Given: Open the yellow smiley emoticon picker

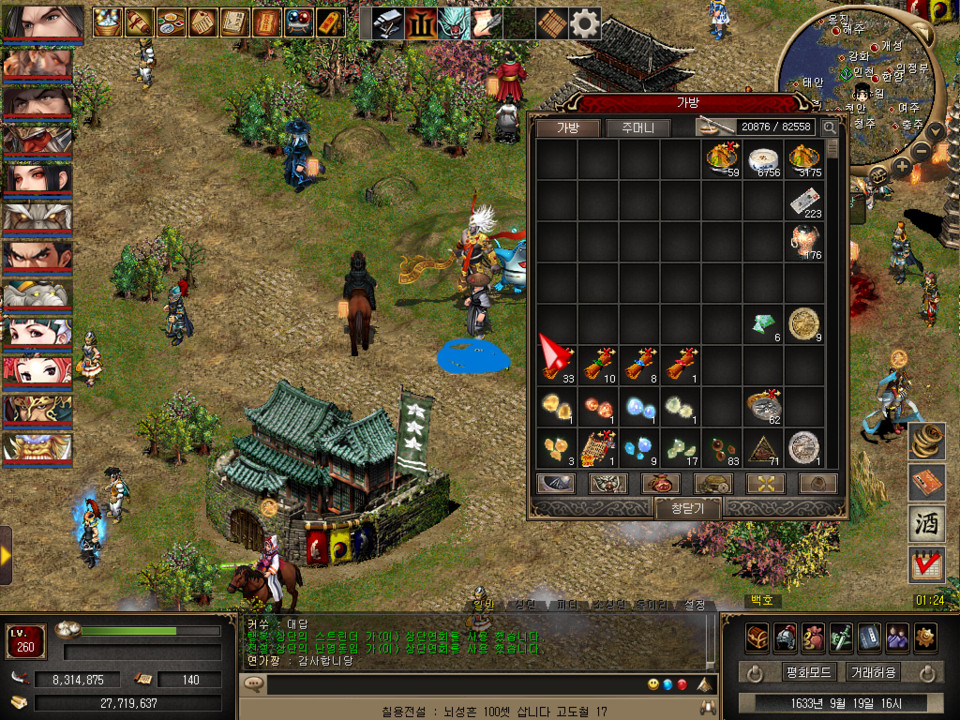Looking at the screenshot, I should [x=653, y=685].
